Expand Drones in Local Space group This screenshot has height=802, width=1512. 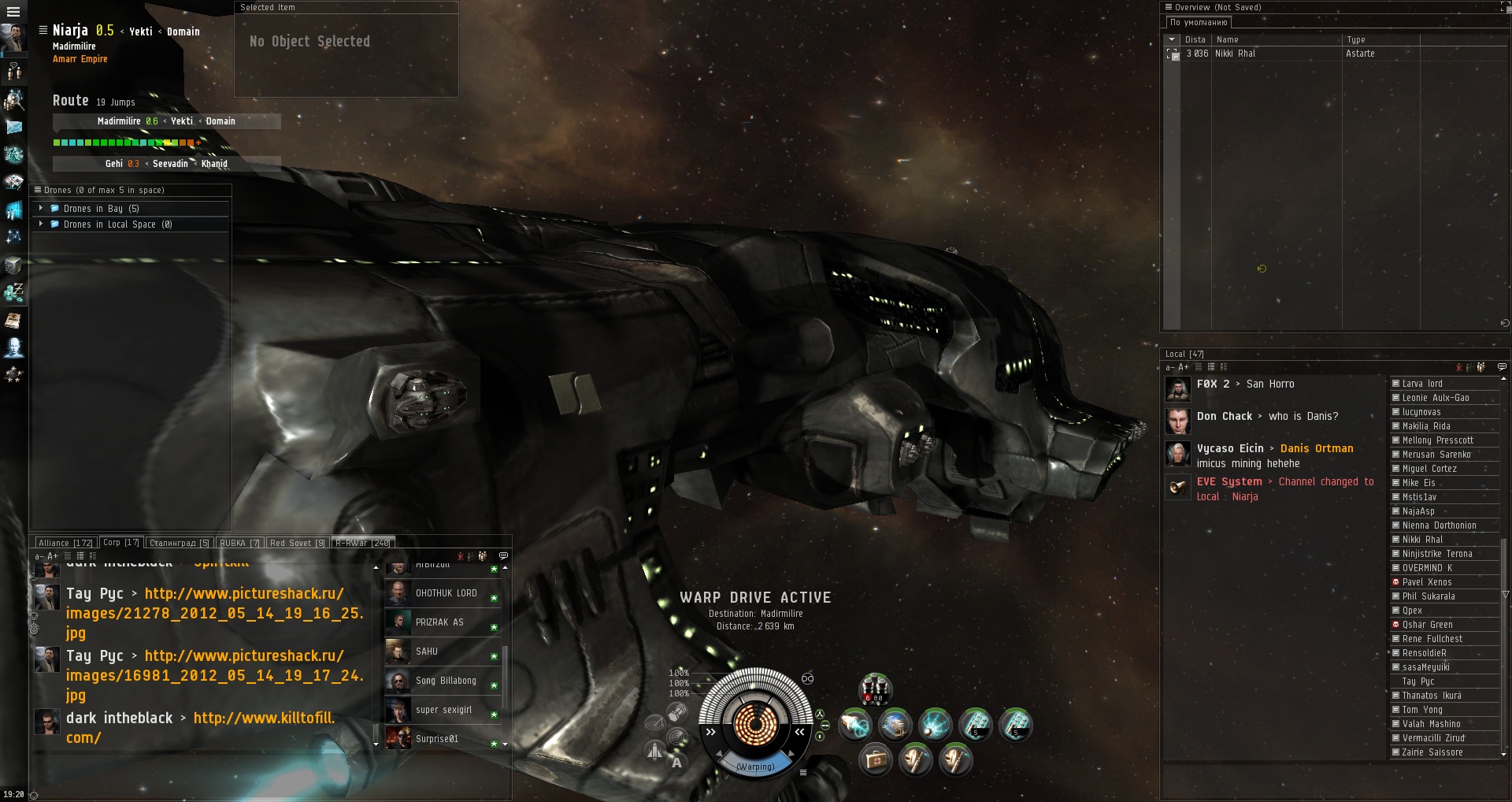41,225
